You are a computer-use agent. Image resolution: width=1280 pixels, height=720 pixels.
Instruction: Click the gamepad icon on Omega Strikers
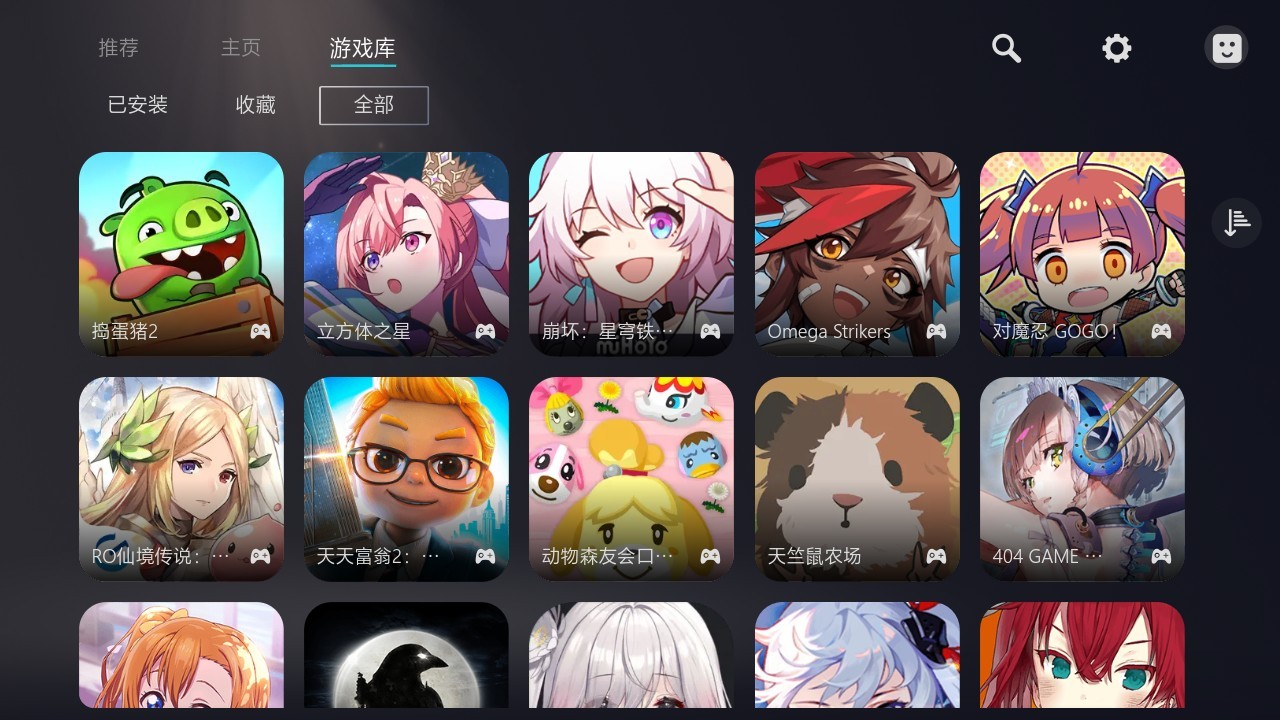tap(935, 331)
